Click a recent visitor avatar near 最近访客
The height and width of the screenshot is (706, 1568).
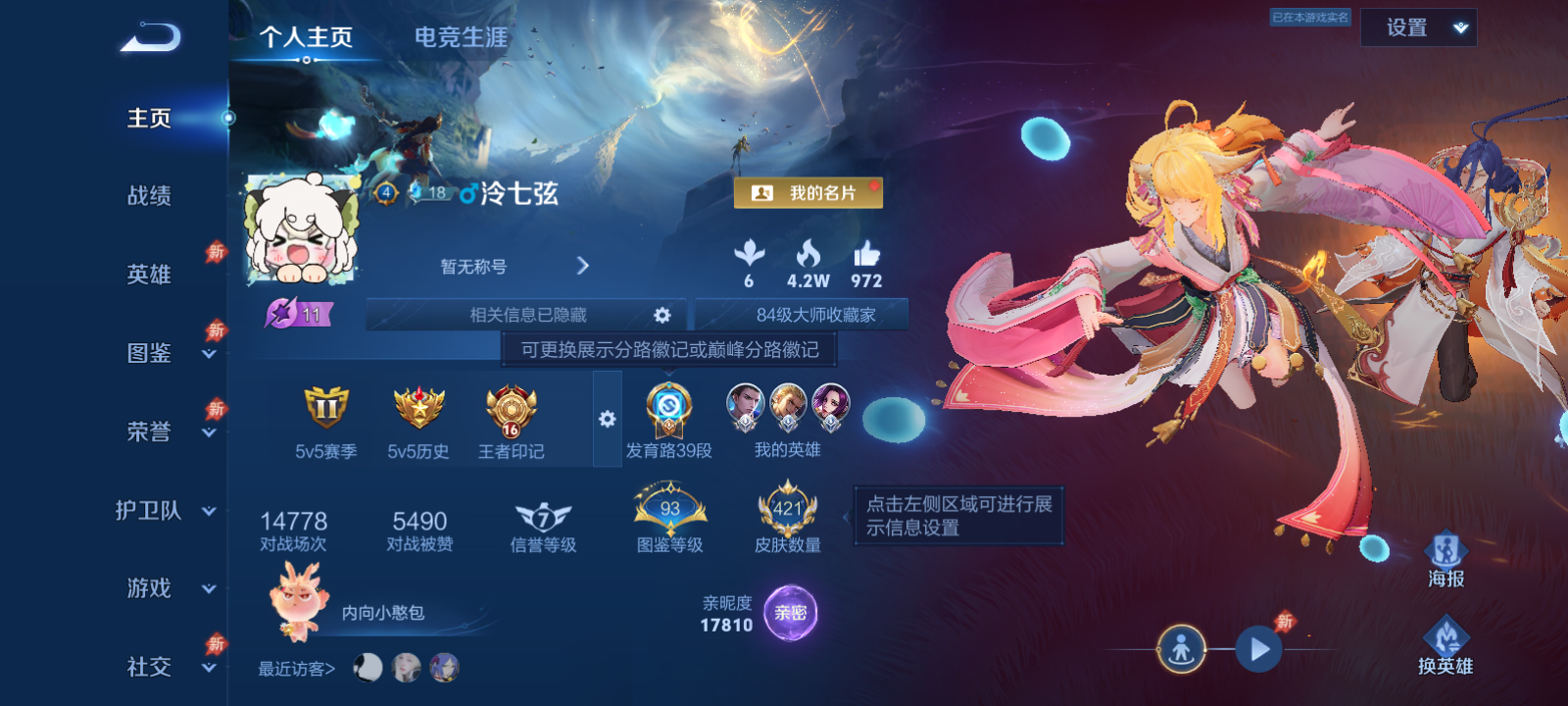click(x=366, y=668)
